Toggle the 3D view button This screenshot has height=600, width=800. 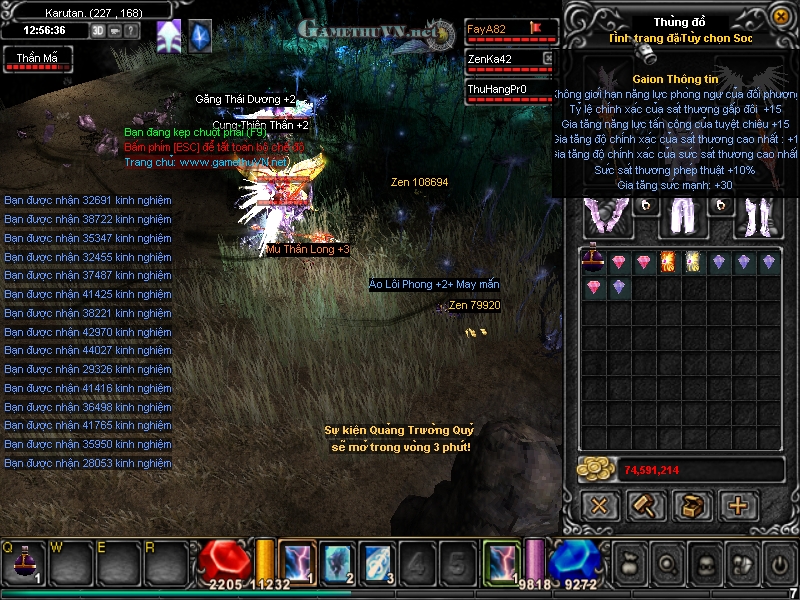[98, 30]
